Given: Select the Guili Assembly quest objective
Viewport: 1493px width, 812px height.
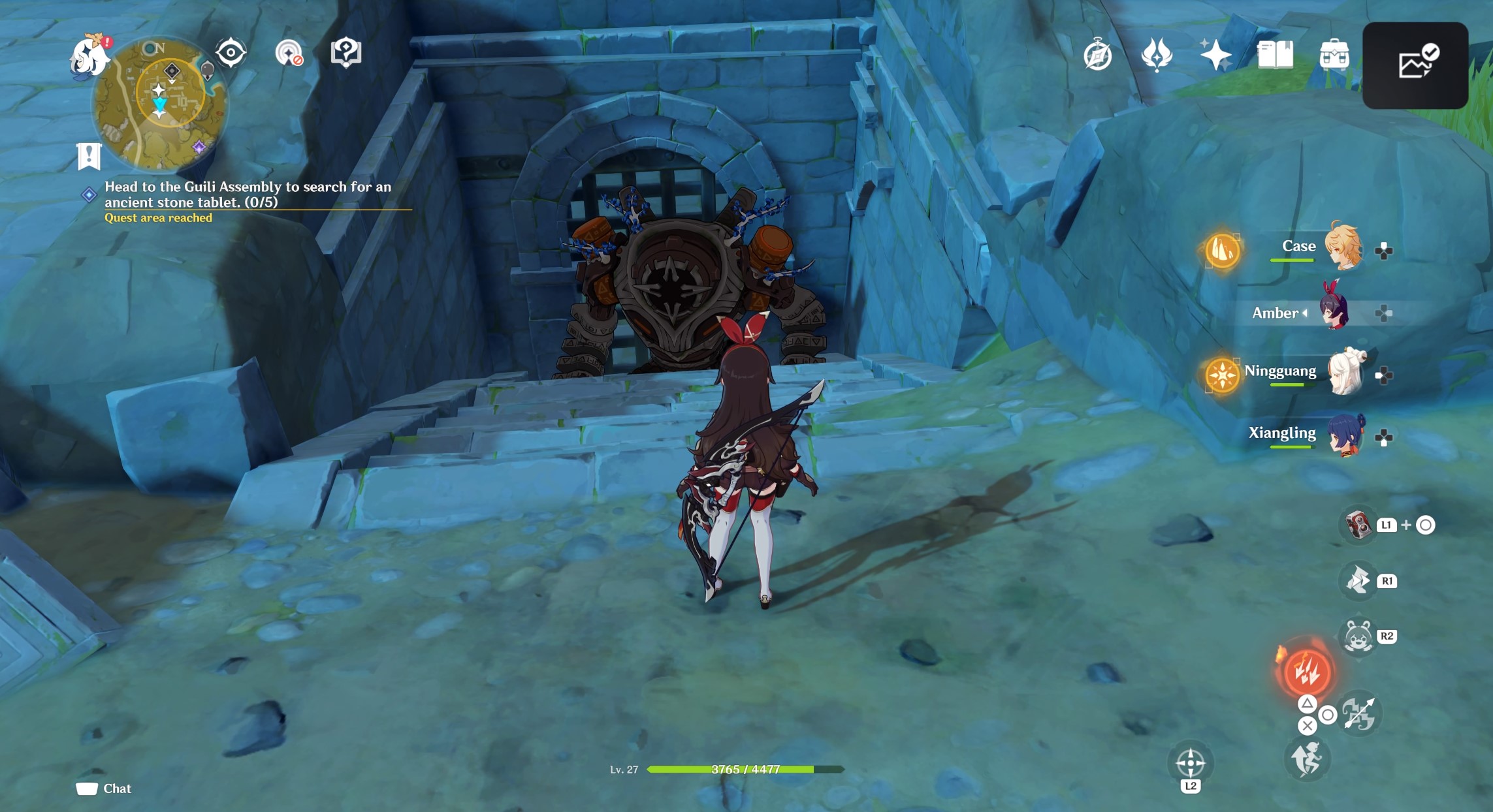Looking at the screenshot, I should point(248,195).
